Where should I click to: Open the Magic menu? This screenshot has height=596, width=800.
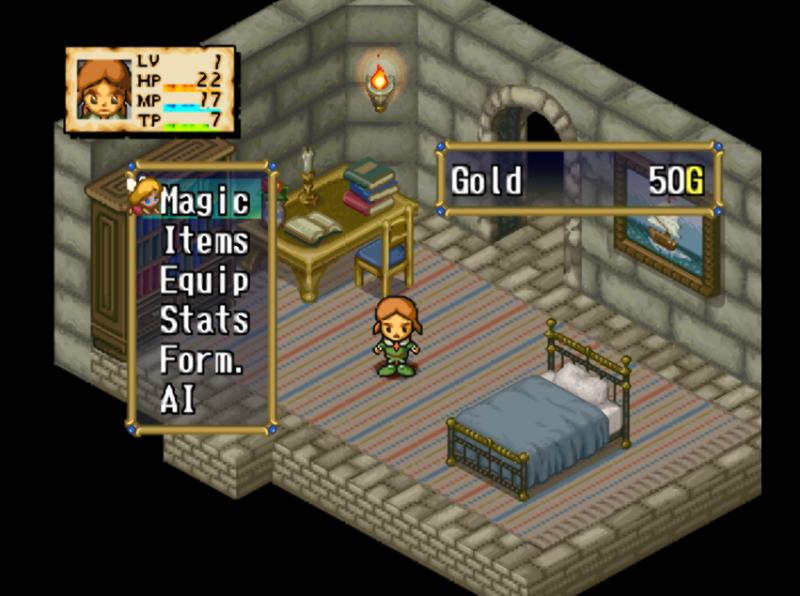point(204,201)
